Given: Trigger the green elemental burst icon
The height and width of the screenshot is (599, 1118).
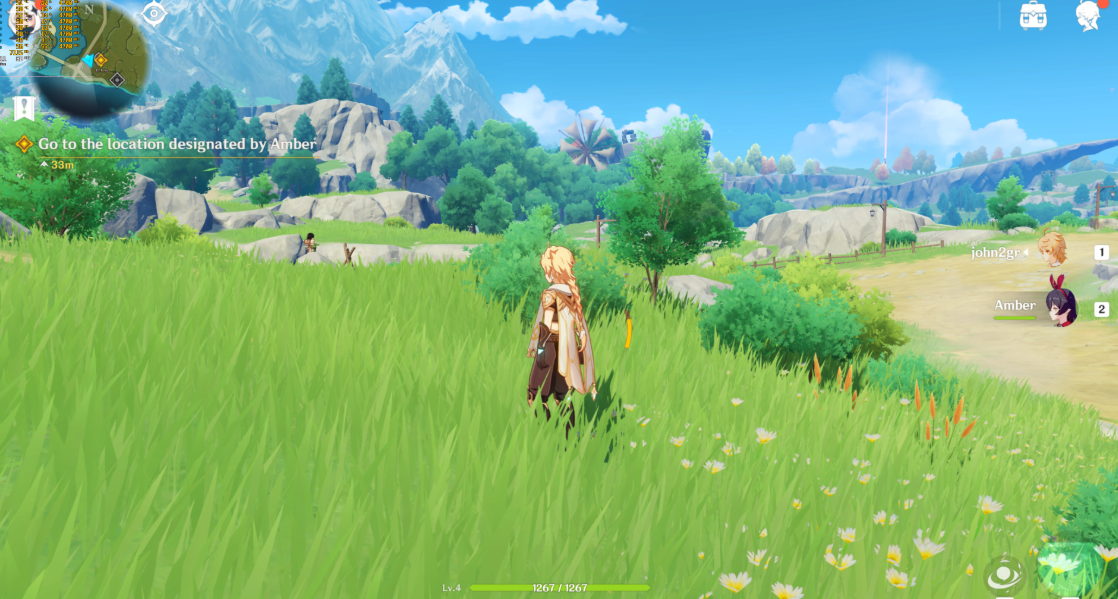Looking at the screenshot, I should click(x=1068, y=570).
